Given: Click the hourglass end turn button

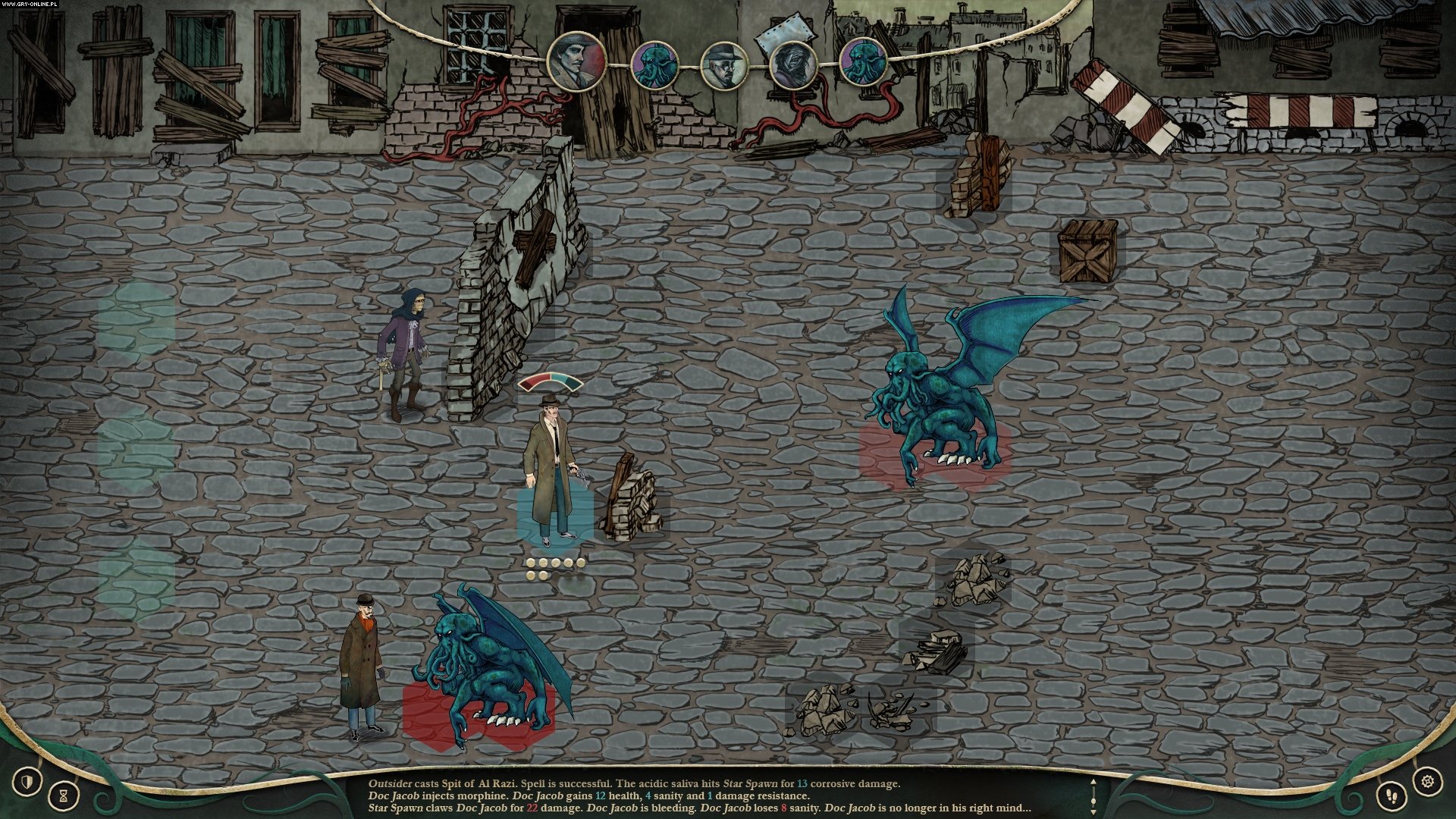Looking at the screenshot, I should (x=64, y=795).
